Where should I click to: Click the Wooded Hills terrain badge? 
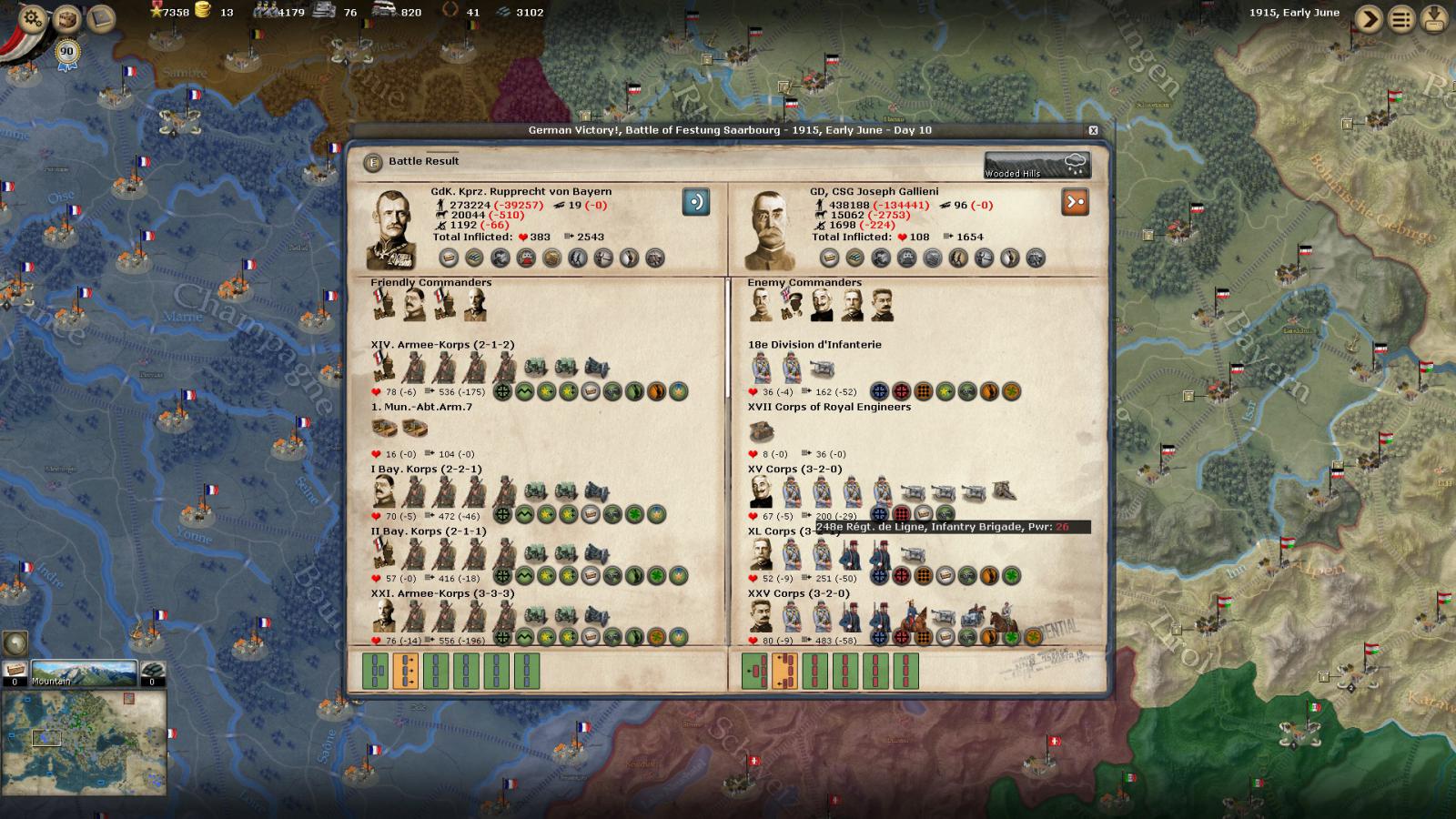point(1037,166)
